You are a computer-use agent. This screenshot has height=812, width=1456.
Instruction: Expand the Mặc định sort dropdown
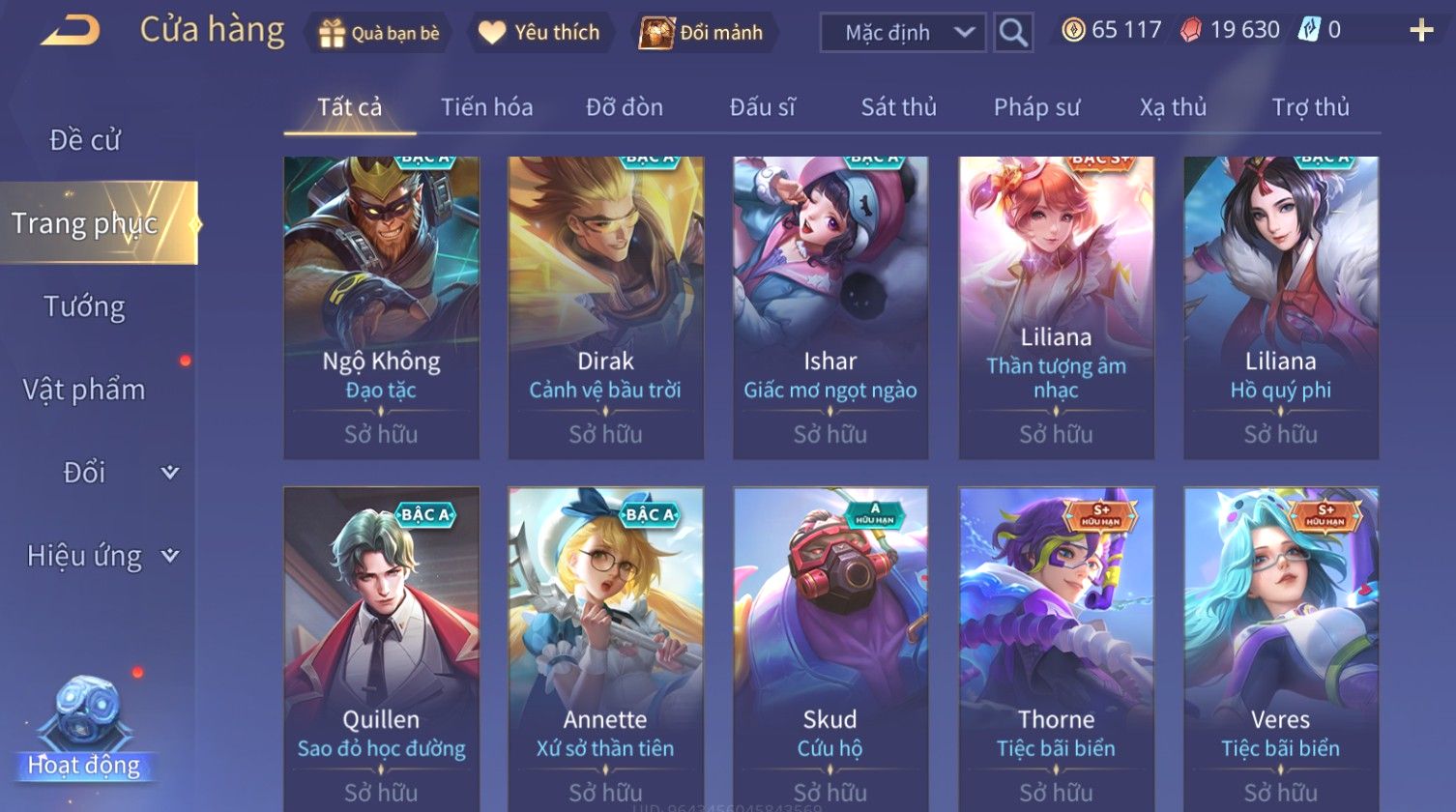pyautogui.click(x=902, y=33)
